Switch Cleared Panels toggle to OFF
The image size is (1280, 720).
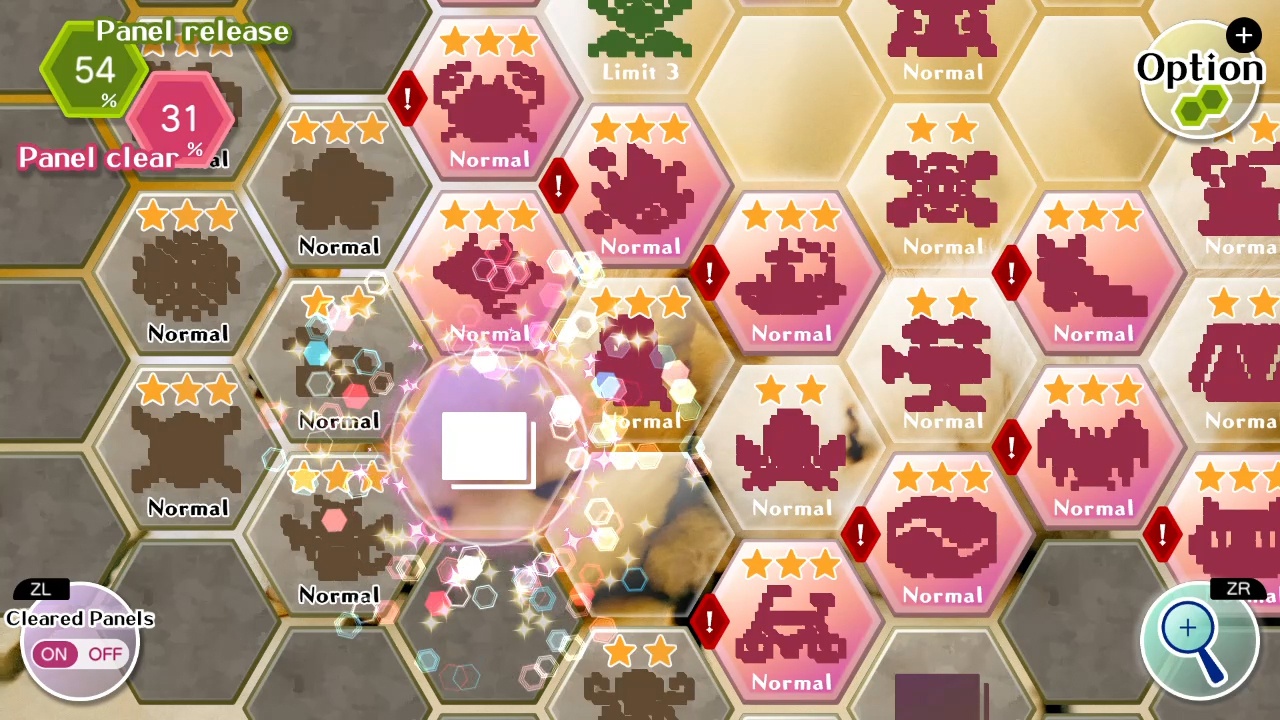[105, 654]
